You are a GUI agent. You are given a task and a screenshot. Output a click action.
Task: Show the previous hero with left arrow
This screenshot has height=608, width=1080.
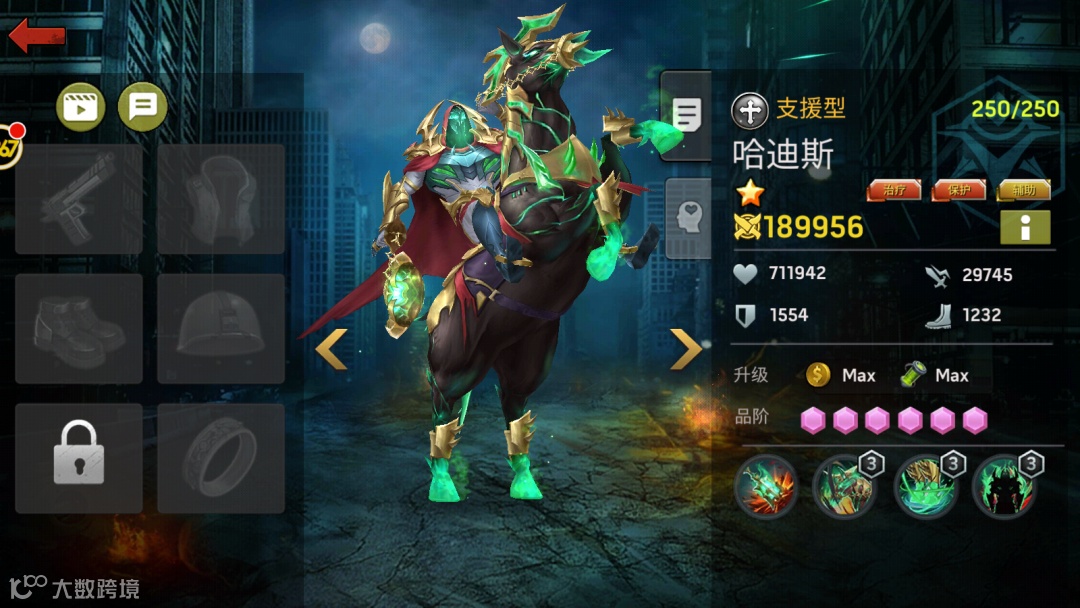pos(332,349)
